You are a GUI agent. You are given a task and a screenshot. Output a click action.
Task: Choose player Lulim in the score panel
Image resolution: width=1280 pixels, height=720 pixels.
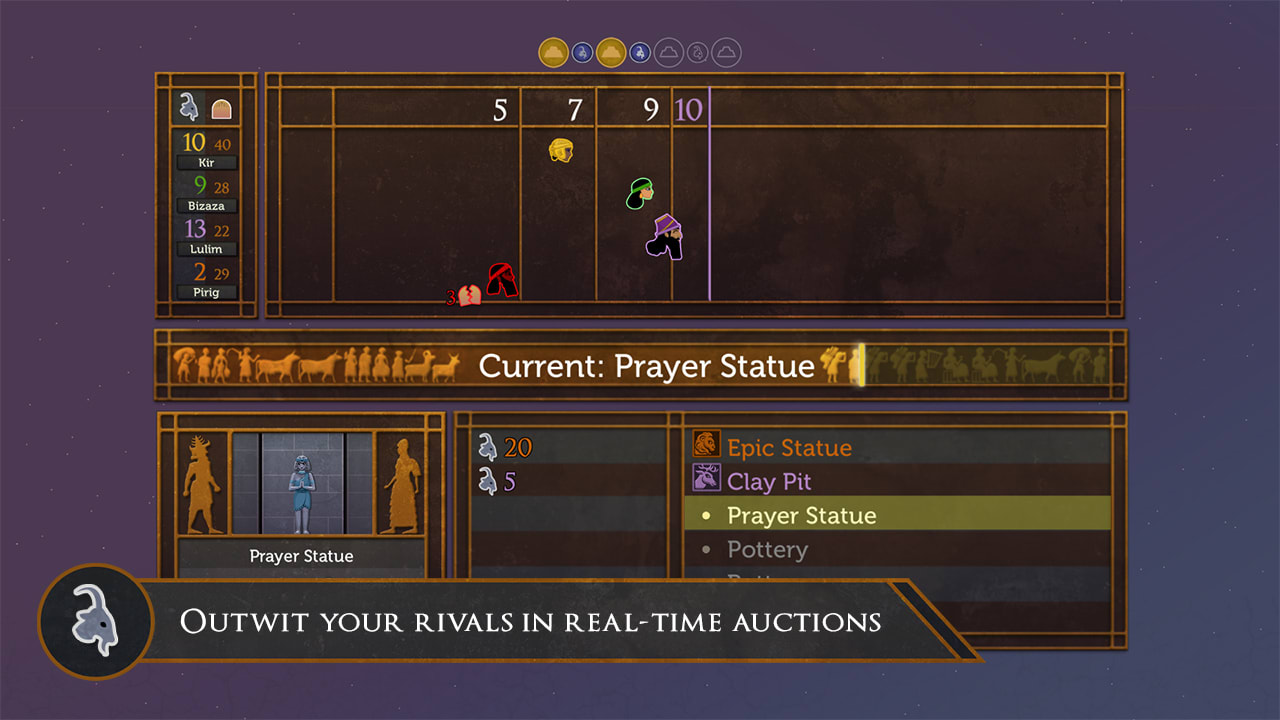pos(207,248)
